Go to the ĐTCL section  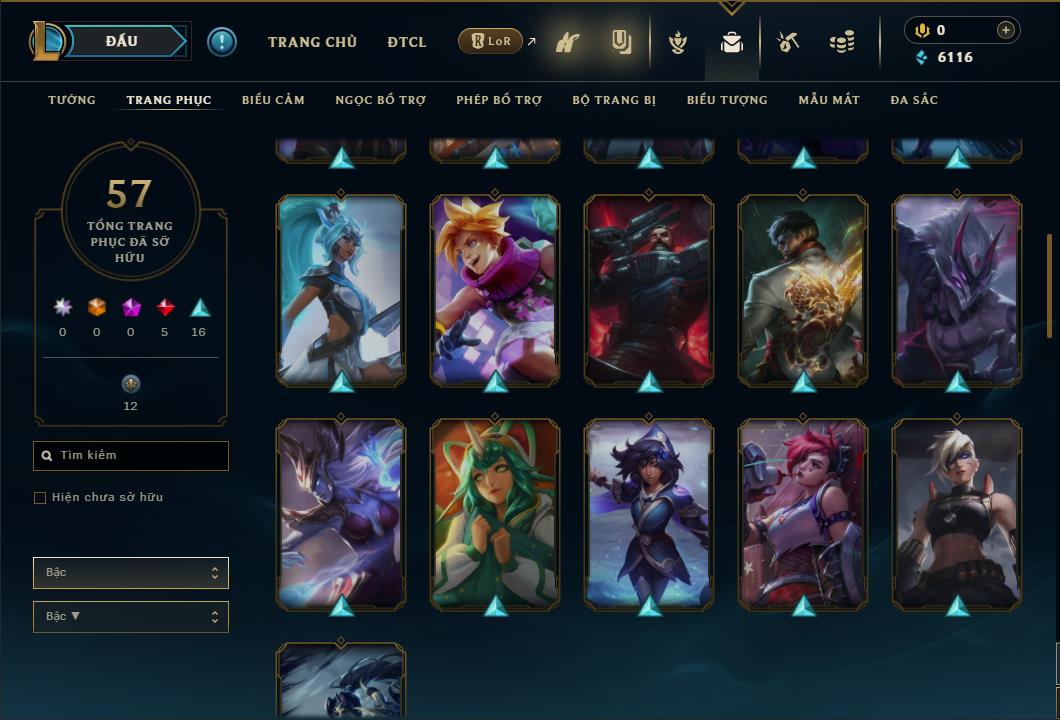407,42
